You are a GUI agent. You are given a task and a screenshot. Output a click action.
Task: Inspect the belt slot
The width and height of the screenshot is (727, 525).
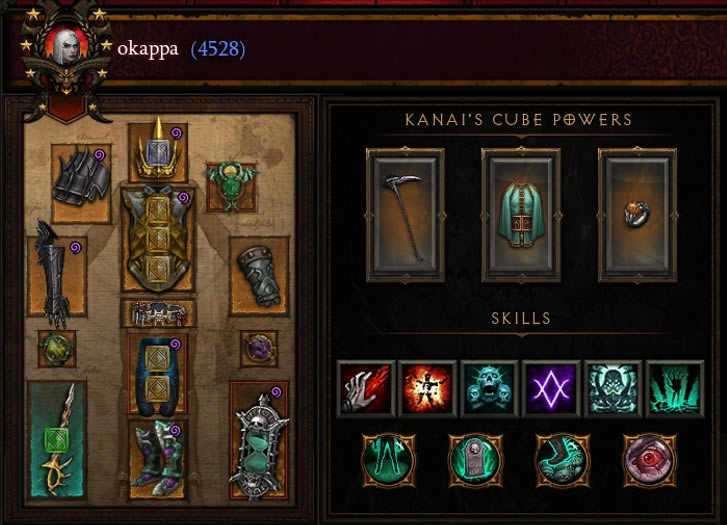click(x=158, y=313)
